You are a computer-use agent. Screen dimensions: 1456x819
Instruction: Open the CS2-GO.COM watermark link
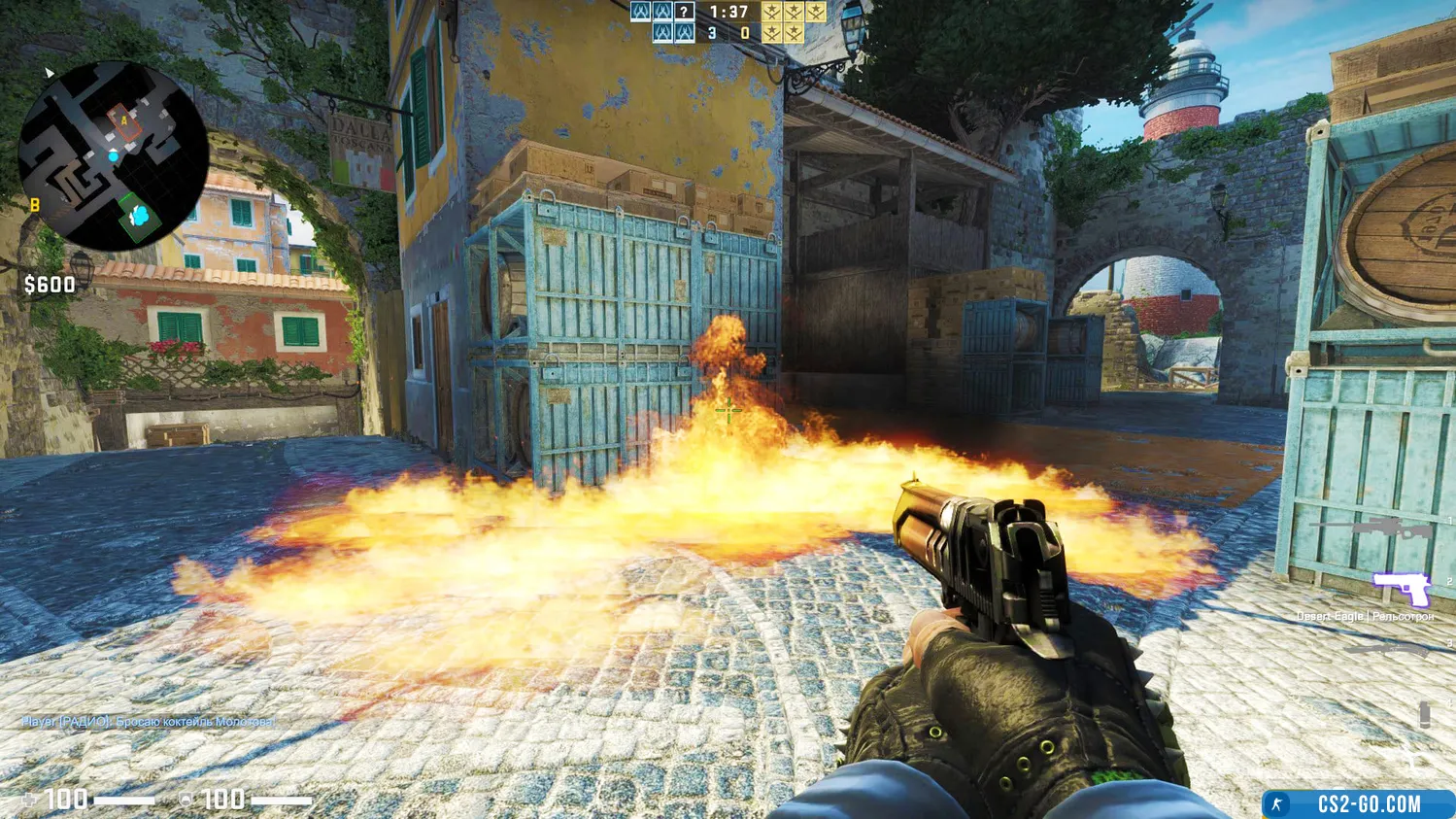tap(1358, 803)
